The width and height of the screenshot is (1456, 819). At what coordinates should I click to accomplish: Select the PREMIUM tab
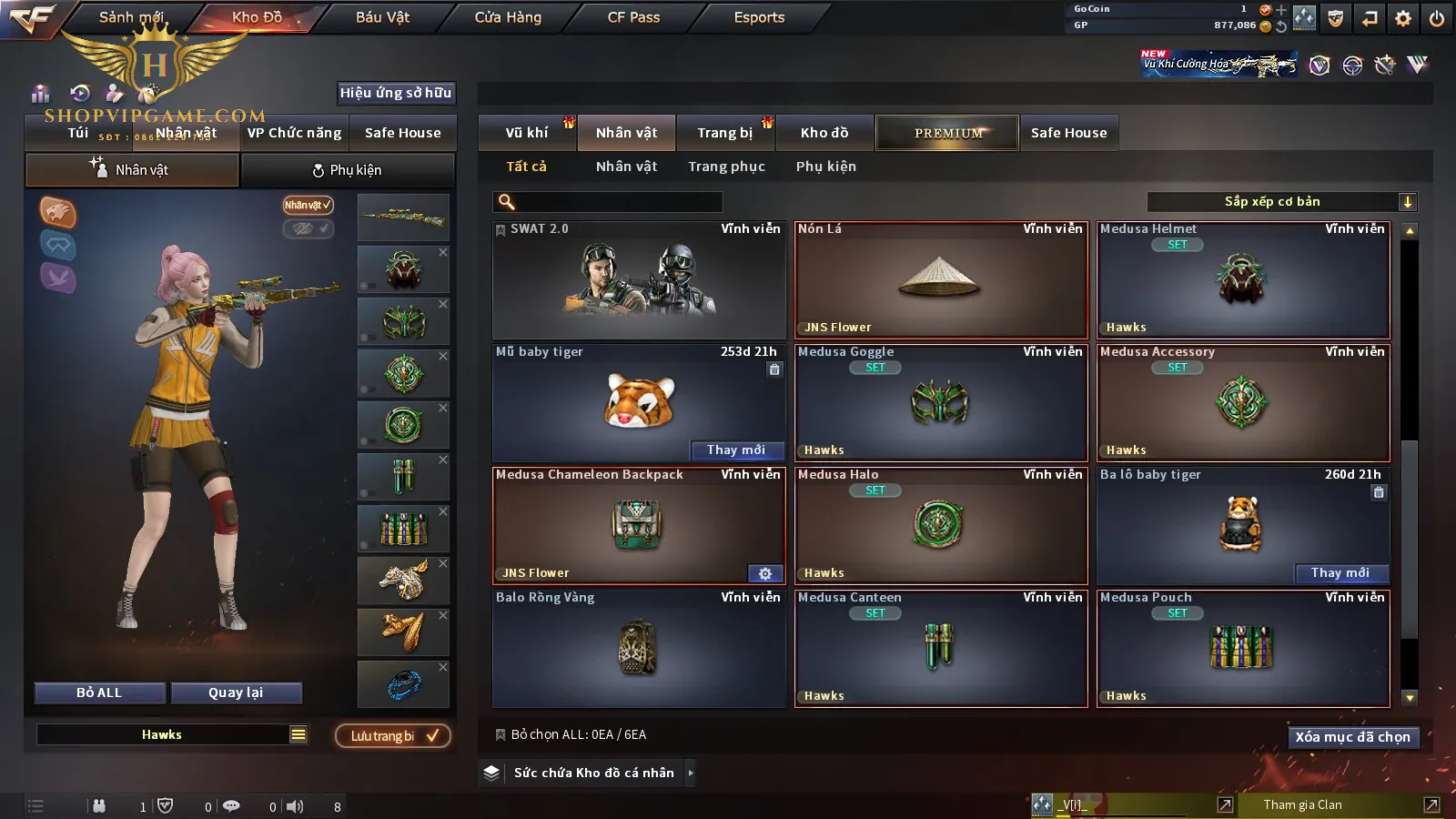pos(948,133)
